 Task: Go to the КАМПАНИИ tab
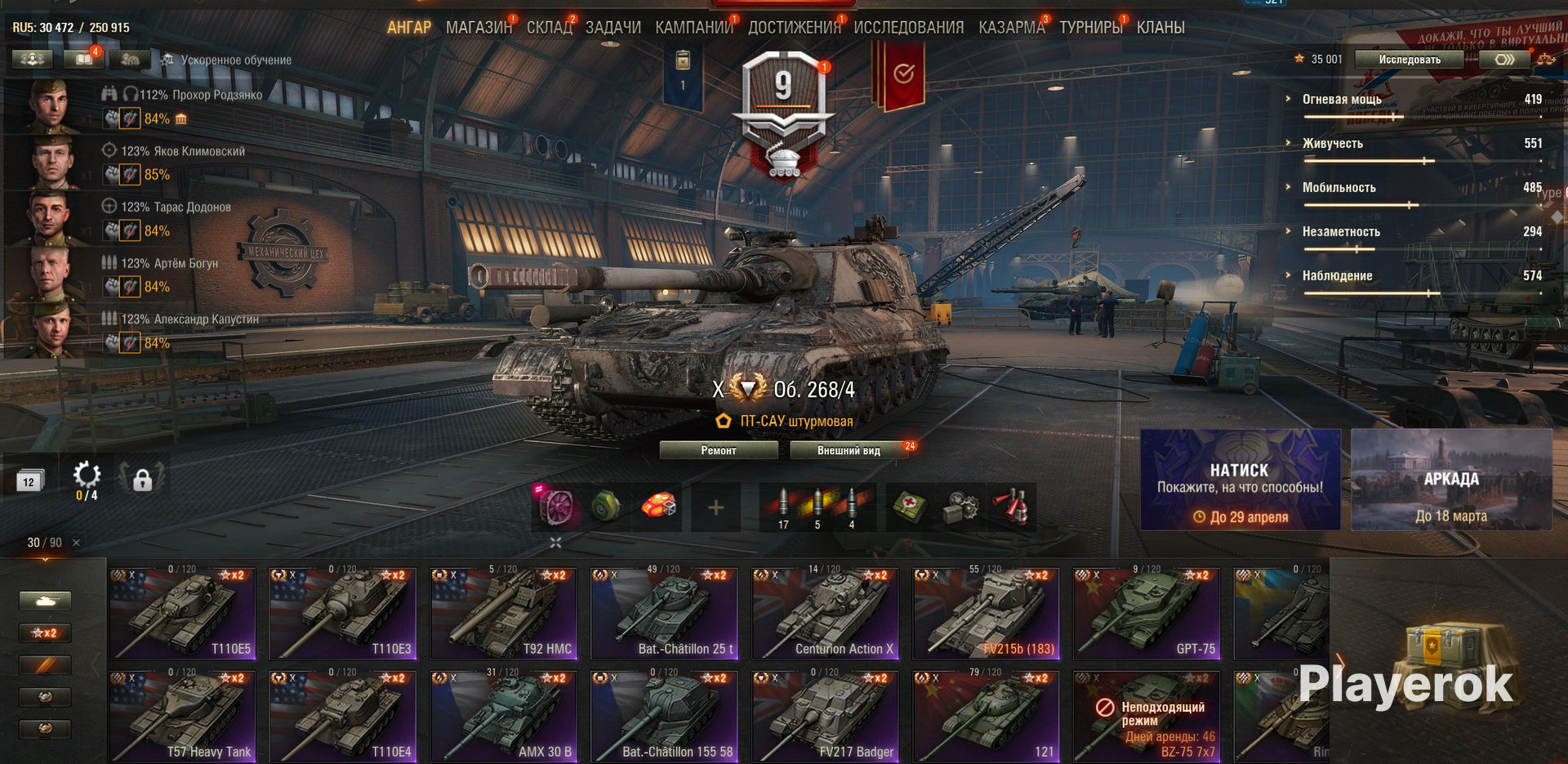693,28
